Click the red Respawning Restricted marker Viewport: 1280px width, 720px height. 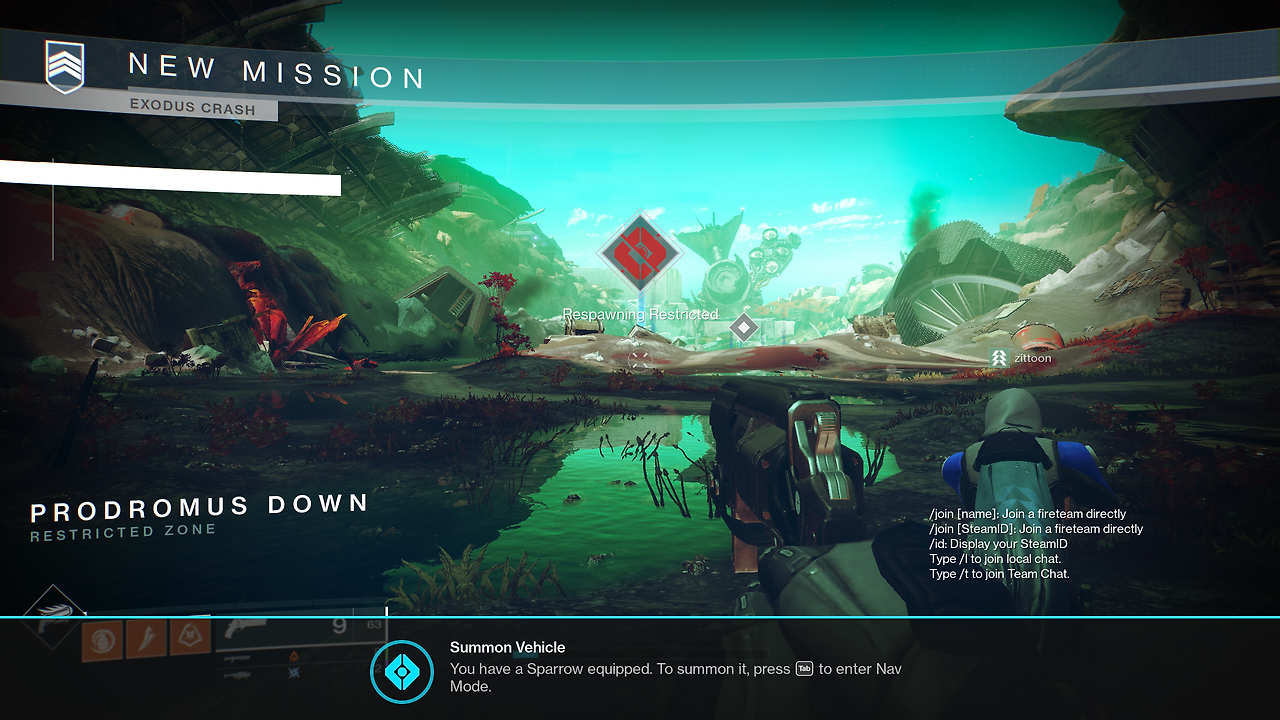[x=640, y=253]
